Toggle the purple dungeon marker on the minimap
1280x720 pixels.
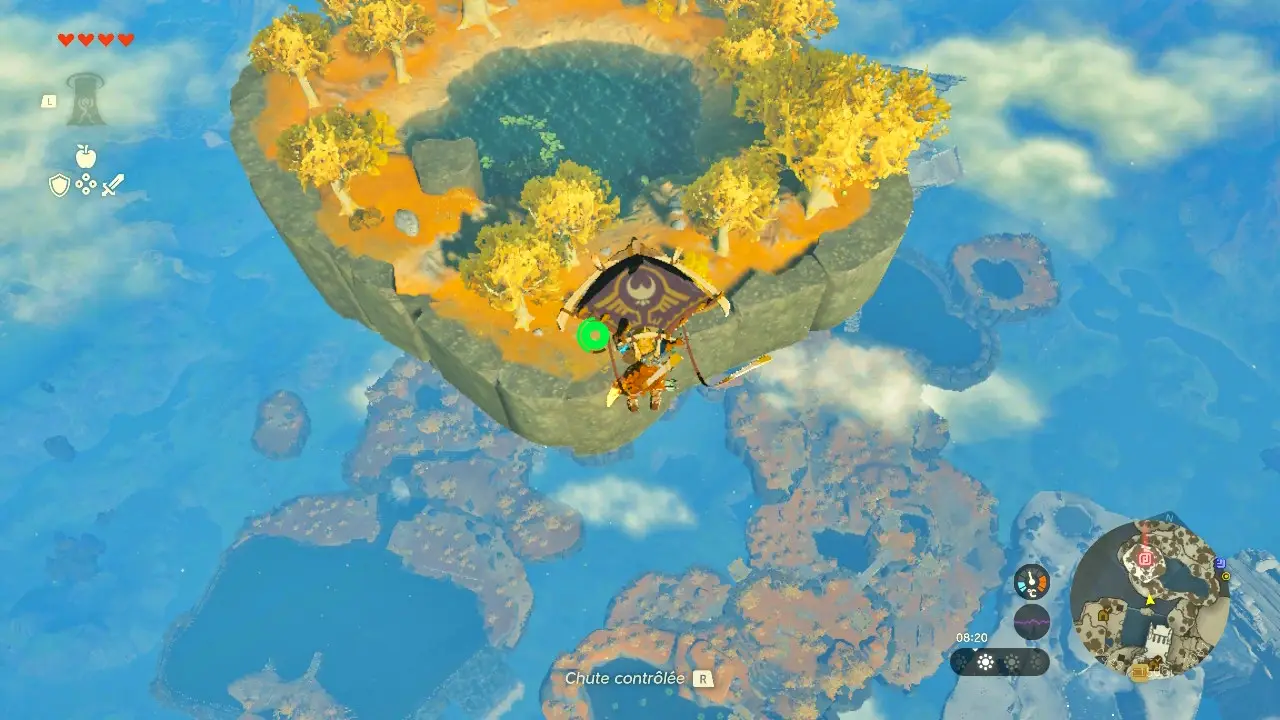(1221, 562)
